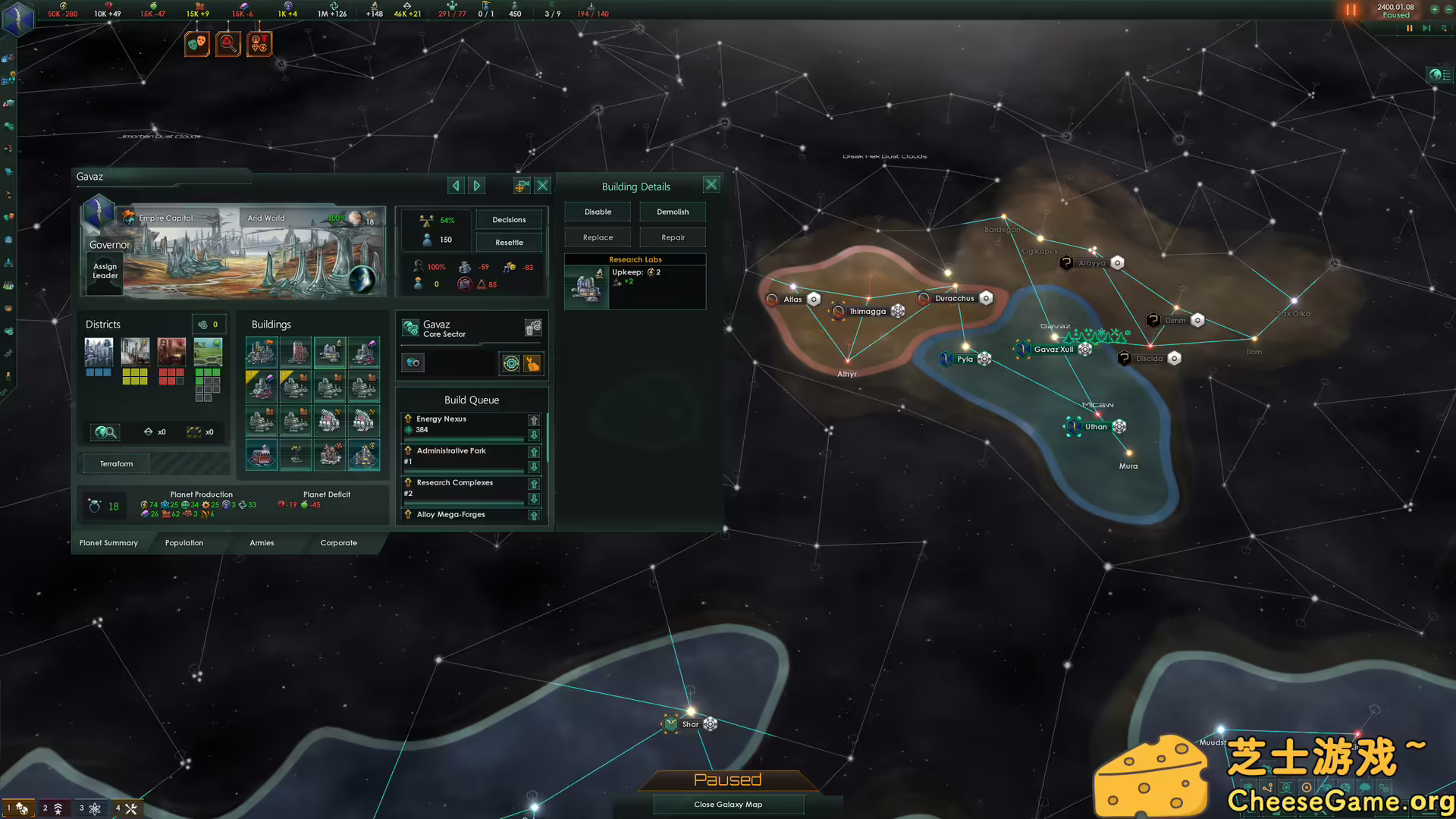Toggle the planet automation wrench icon
Viewport: 1456px width, 819px height.
[x=531, y=363]
